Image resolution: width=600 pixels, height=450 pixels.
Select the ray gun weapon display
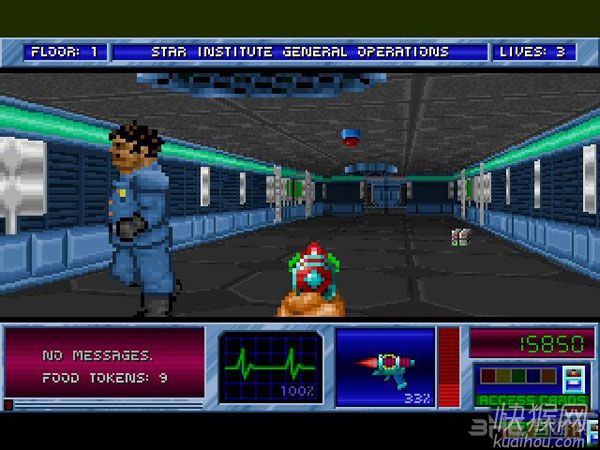(x=386, y=366)
